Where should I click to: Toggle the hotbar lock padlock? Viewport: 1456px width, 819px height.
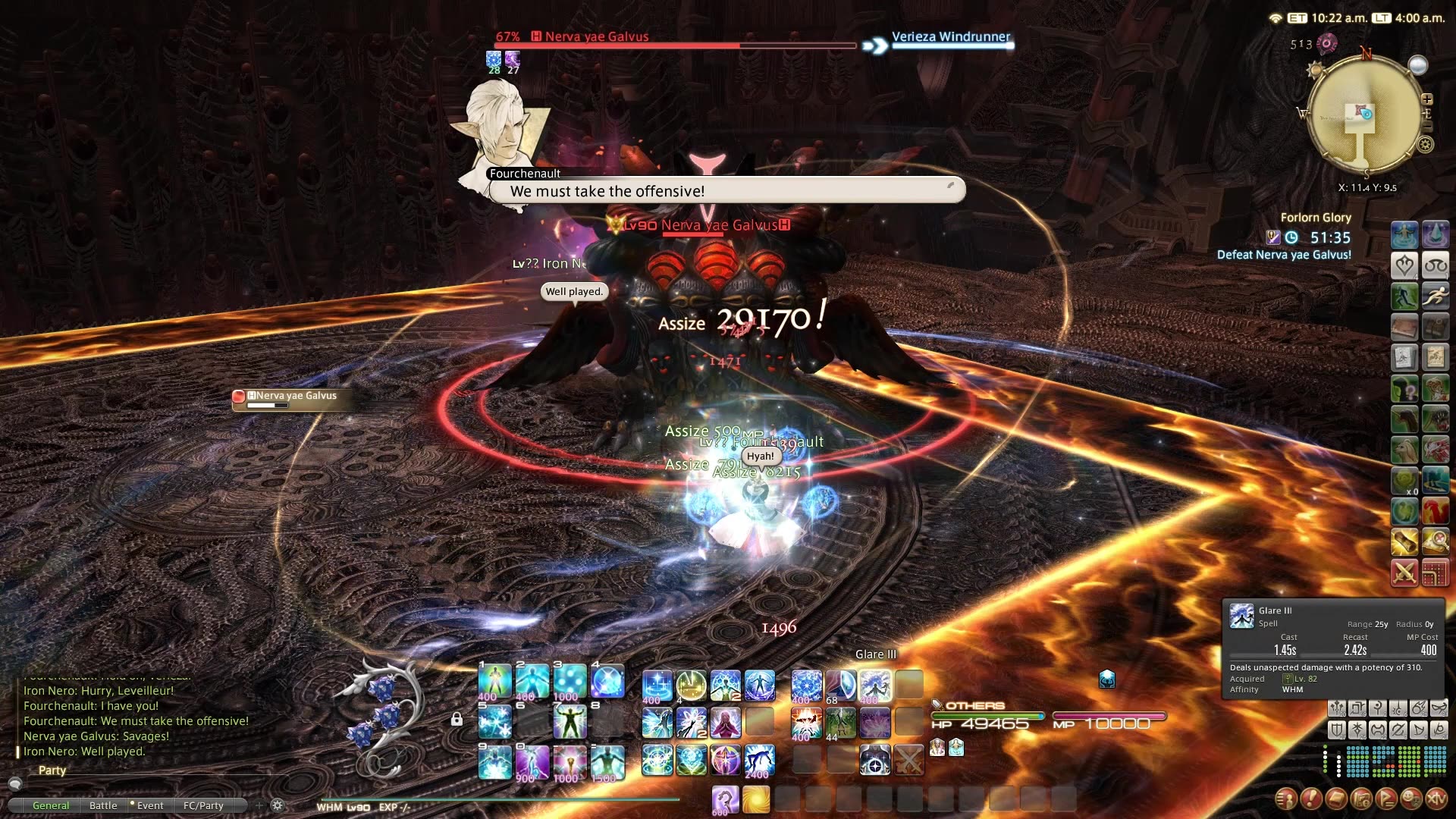456,717
